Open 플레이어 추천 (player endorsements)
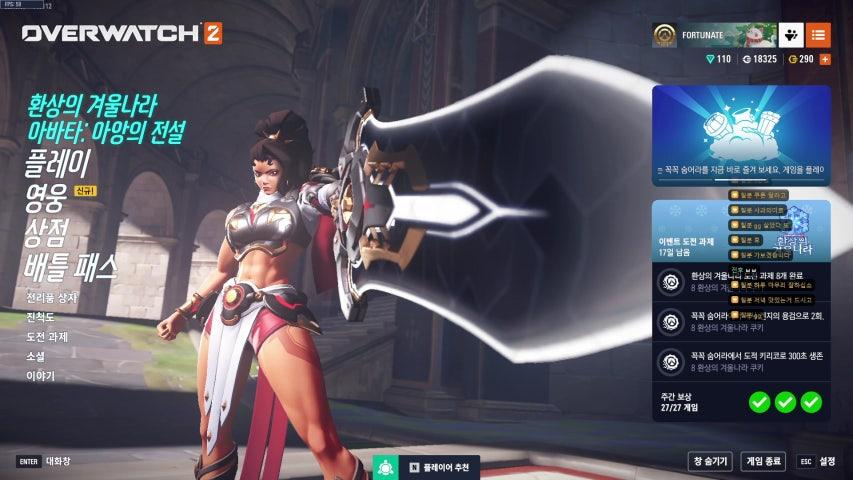Viewport: 853px width, 480px height. click(x=429, y=468)
